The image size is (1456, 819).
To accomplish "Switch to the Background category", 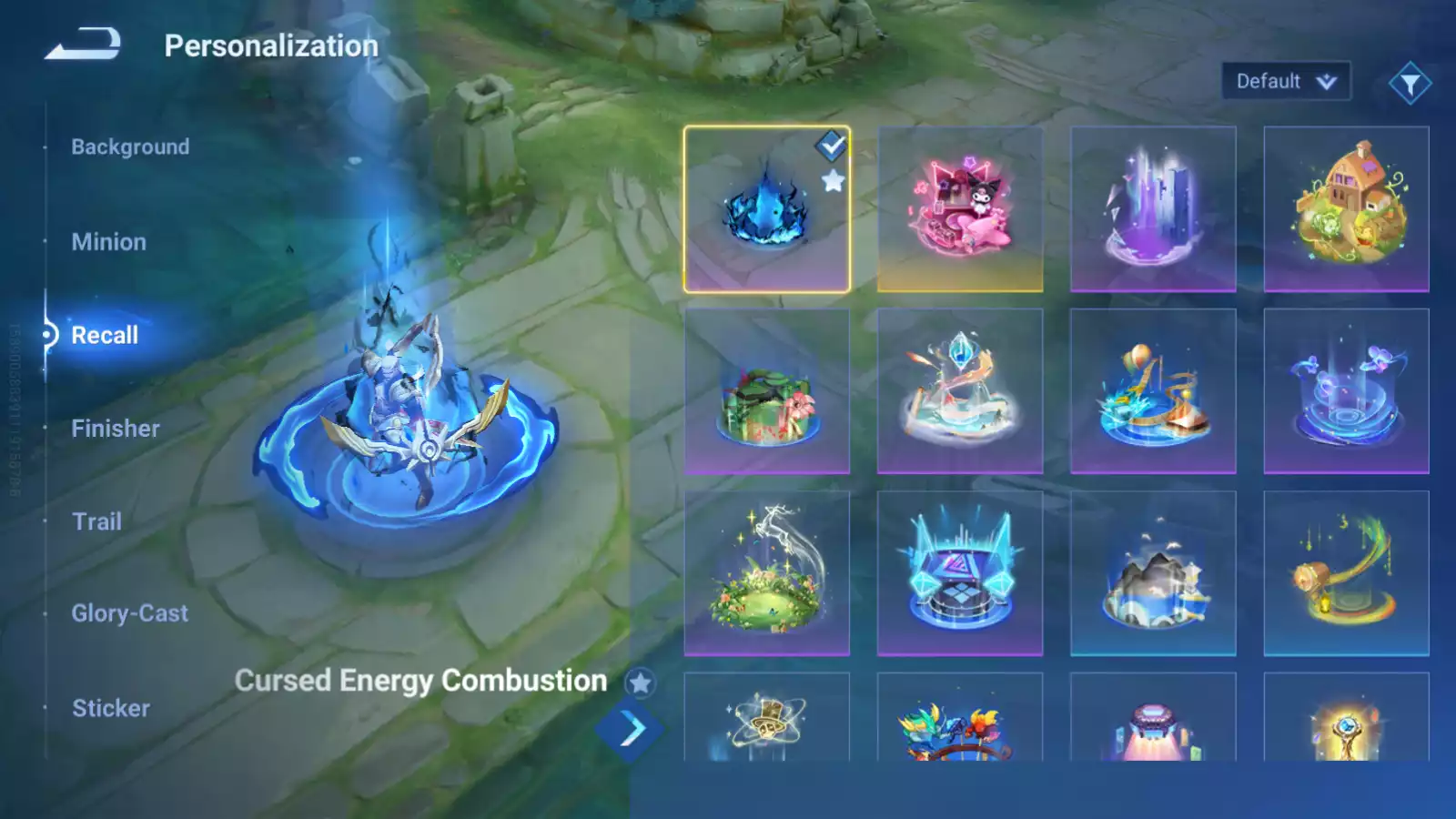I will coord(130,147).
